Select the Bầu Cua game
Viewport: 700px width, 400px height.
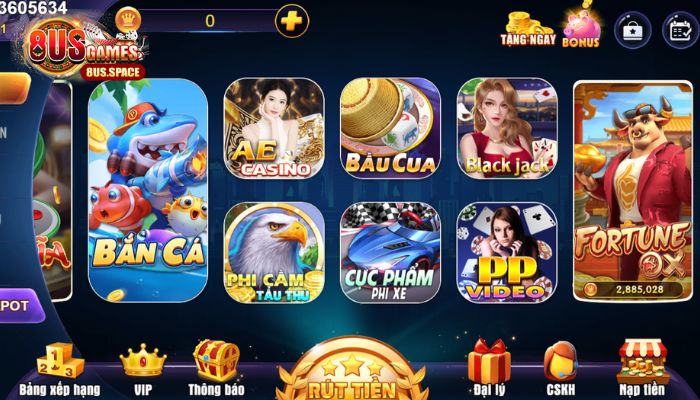[389, 130]
